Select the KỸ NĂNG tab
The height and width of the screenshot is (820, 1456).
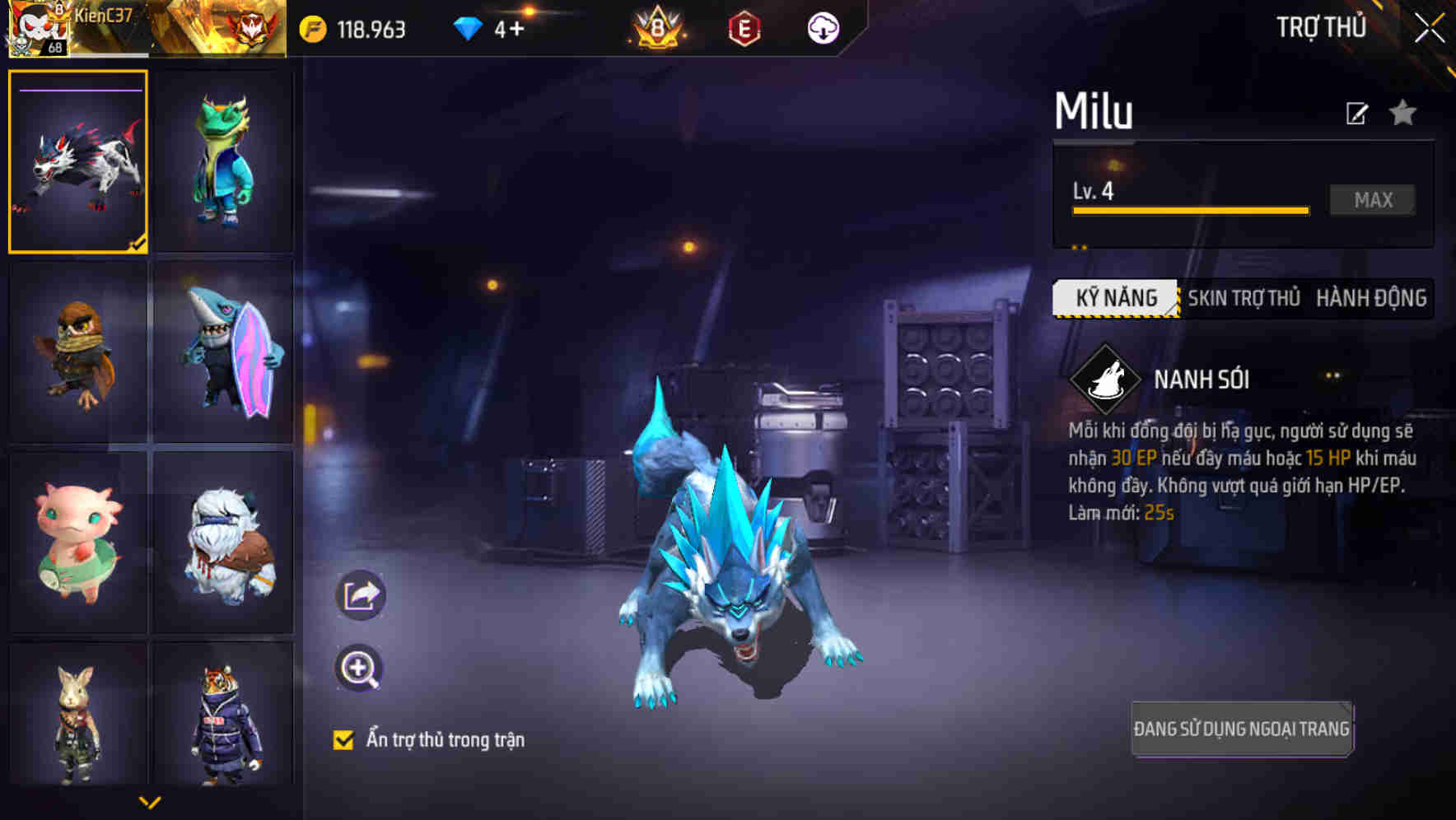coord(1116,297)
